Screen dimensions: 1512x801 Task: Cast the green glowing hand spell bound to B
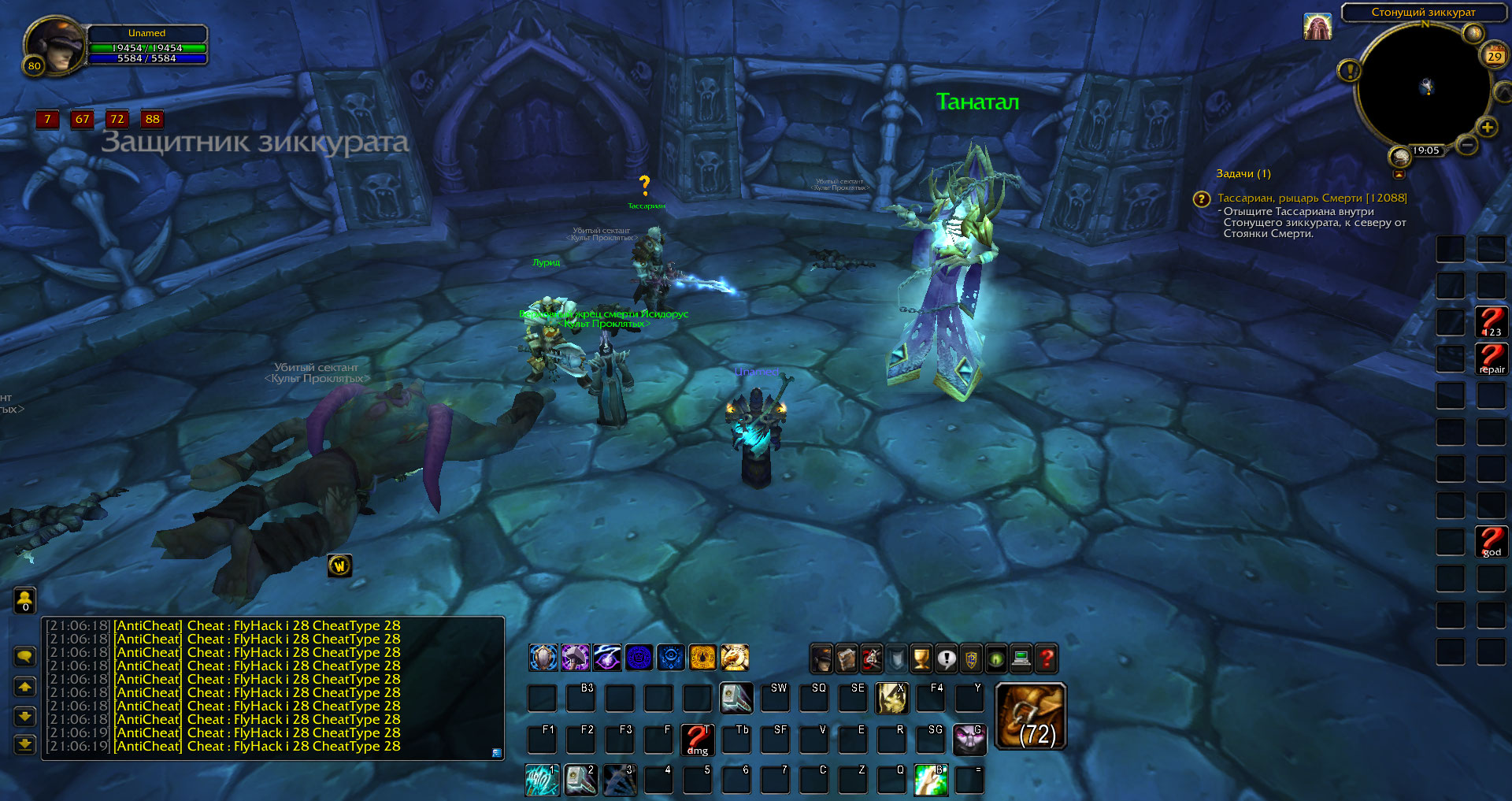coord(930,780)
